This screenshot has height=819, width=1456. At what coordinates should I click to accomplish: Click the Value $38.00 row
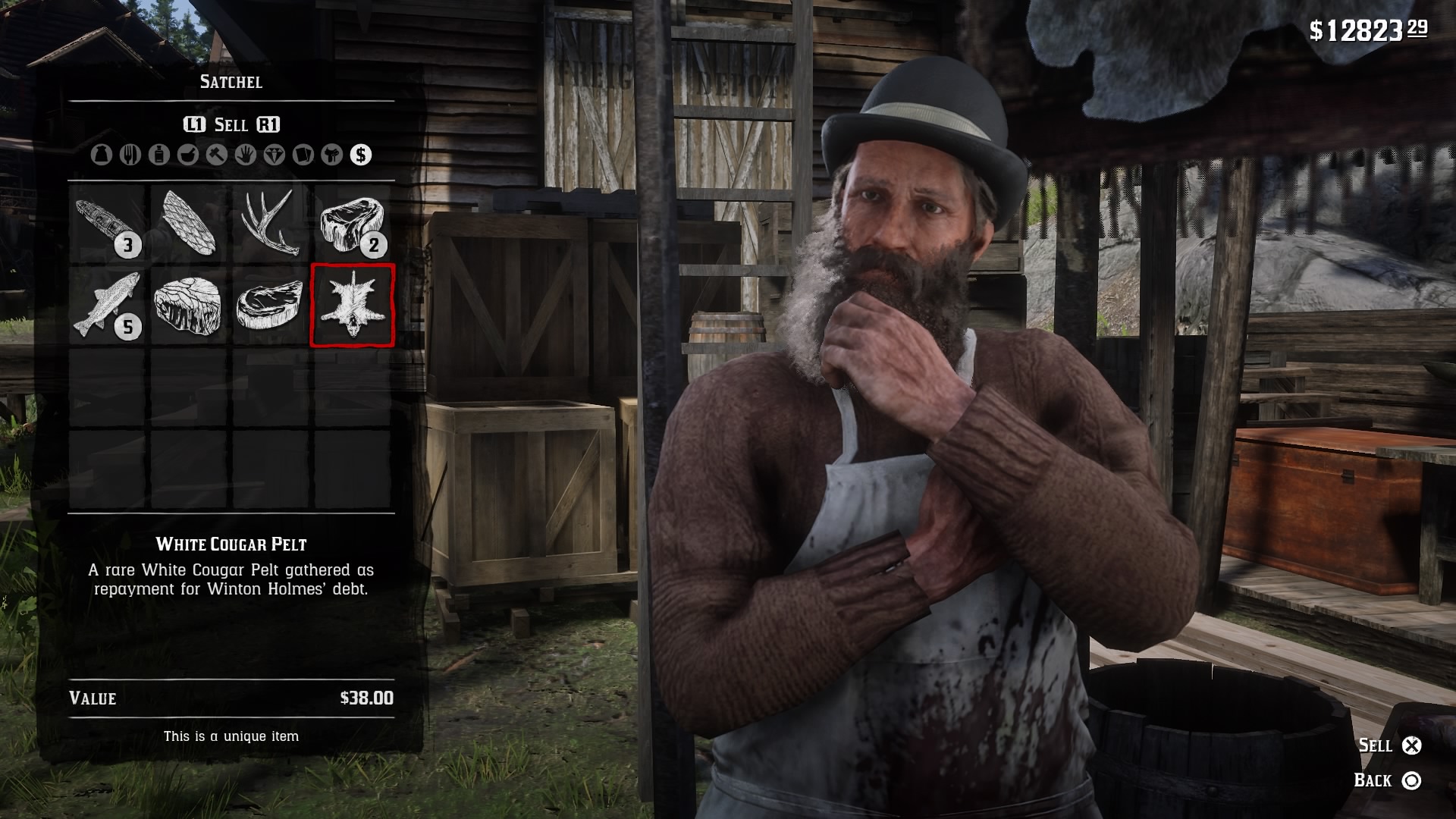[231, 698]
